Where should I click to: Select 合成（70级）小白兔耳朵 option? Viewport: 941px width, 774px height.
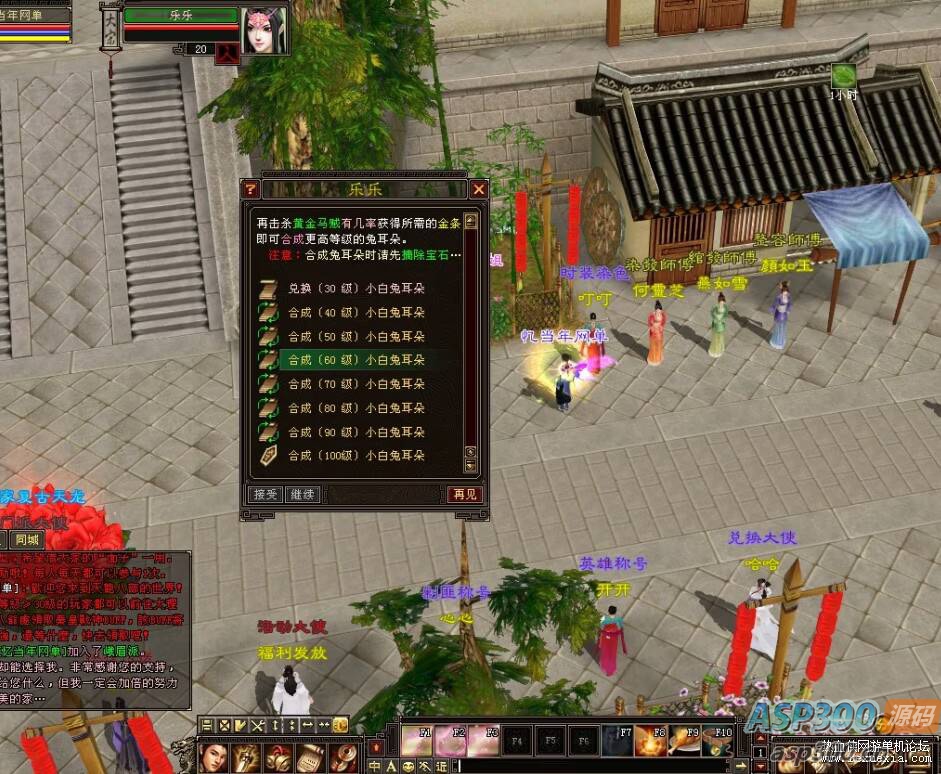coord(355,384)
